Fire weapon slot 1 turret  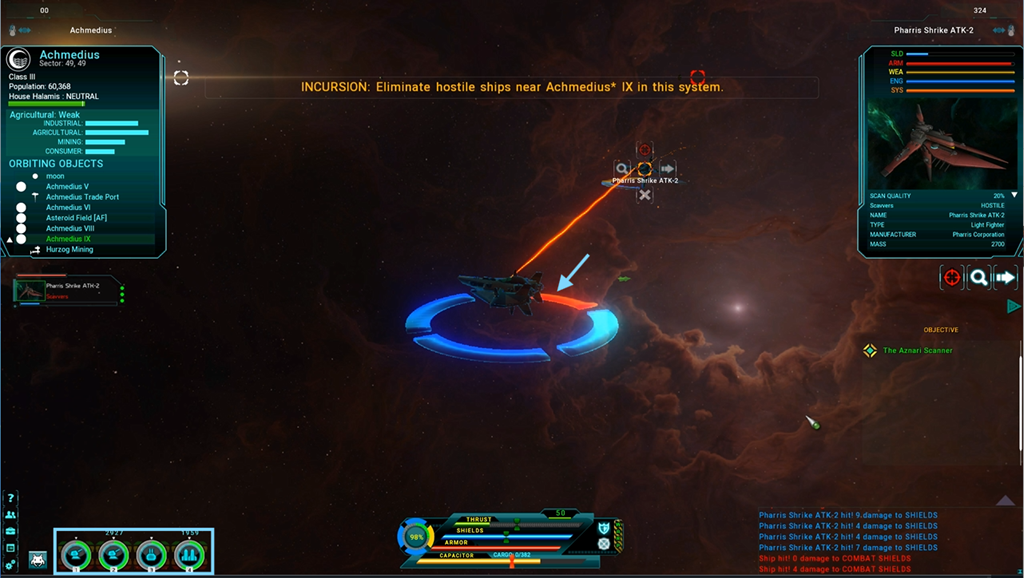[x=75, y=554]
